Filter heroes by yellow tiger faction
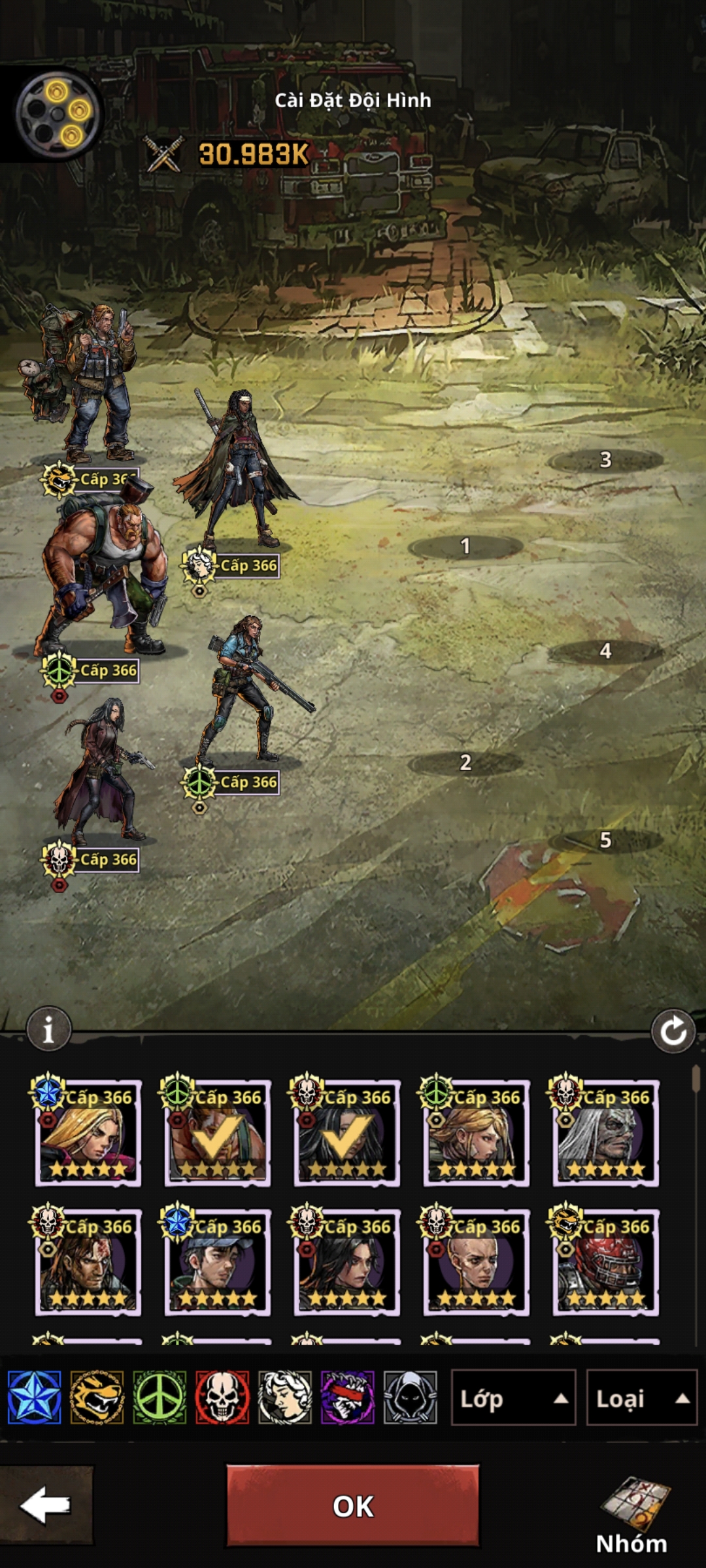 97,1398
